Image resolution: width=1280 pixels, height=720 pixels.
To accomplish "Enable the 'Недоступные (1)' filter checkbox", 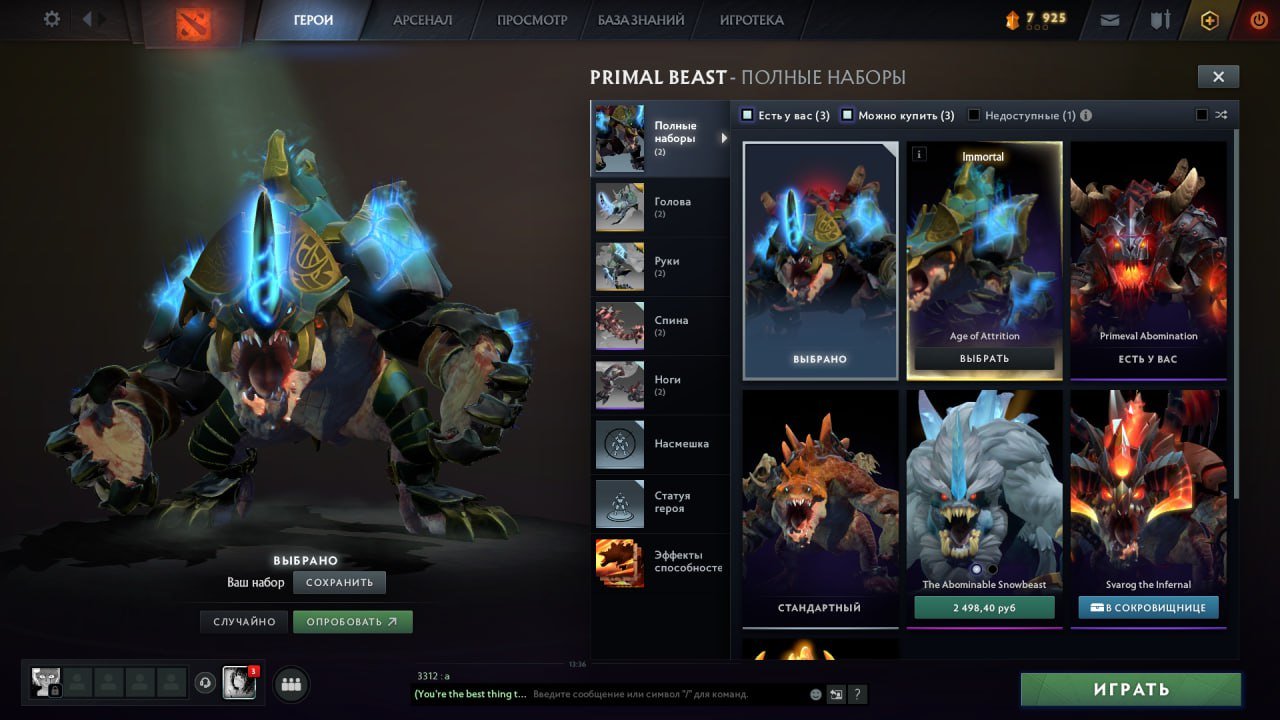I will [x=973, y=115].
